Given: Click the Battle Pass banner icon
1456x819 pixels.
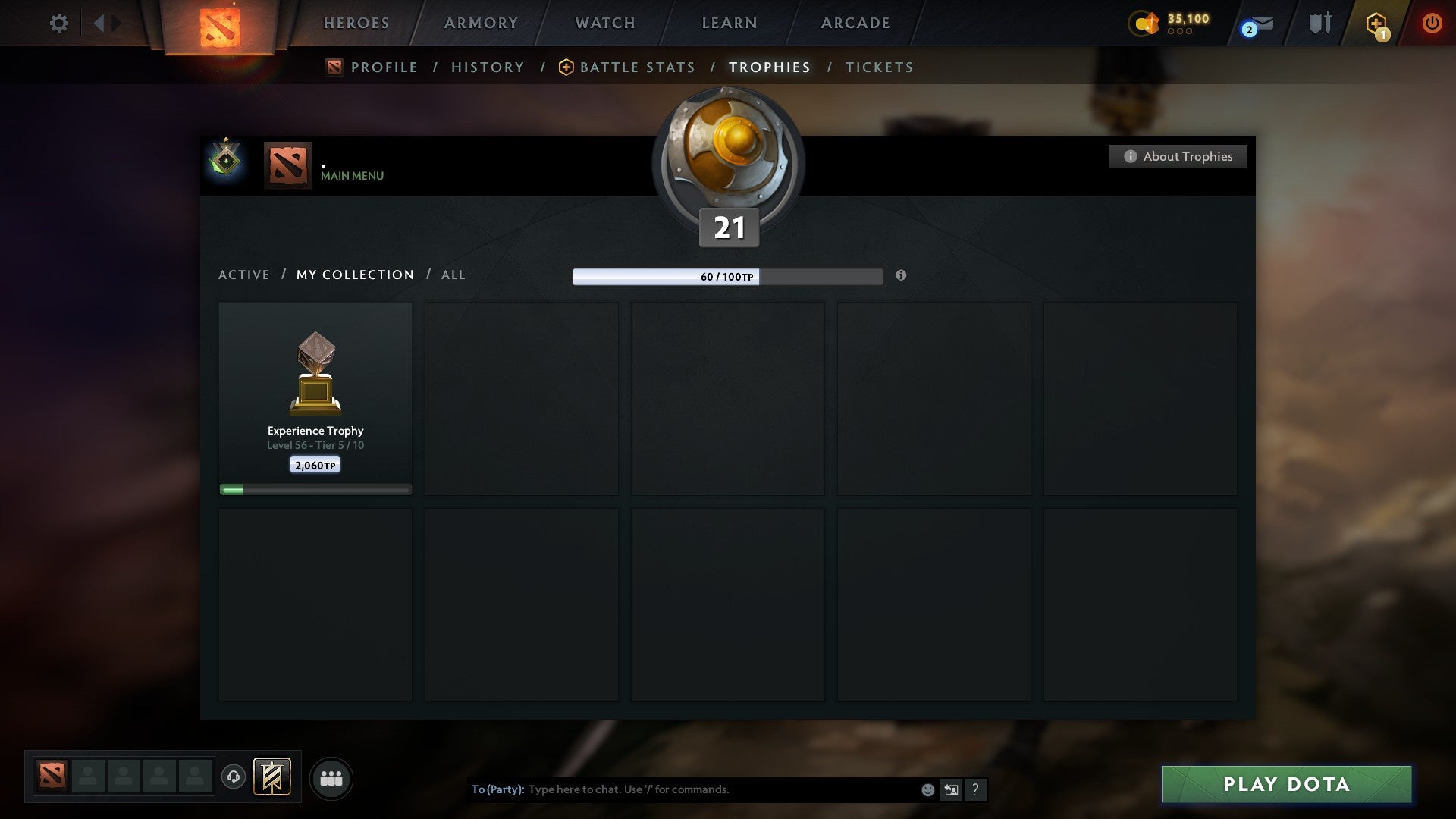Looking at the screenshot, I should (x=271, y=778).
